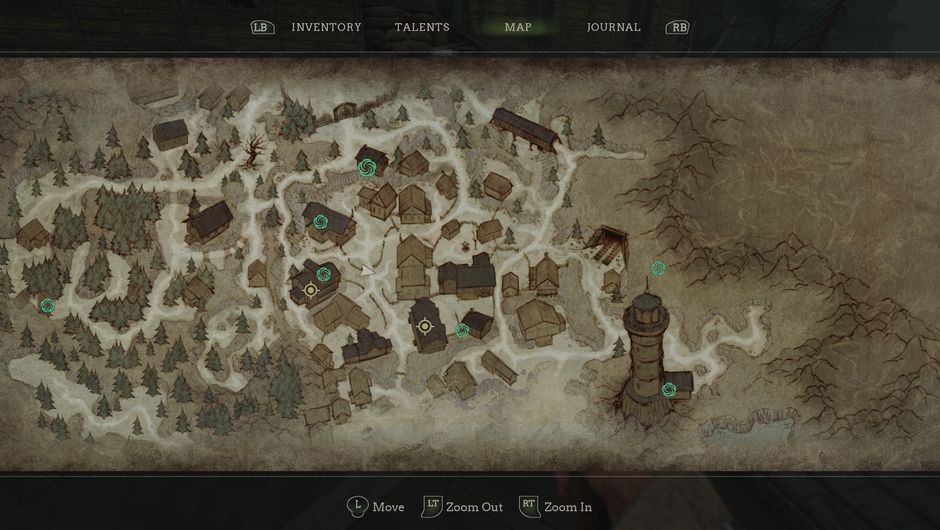Click the white player arrow on the map
Viewport: 940px width, 530px height.
click(367, 270)
